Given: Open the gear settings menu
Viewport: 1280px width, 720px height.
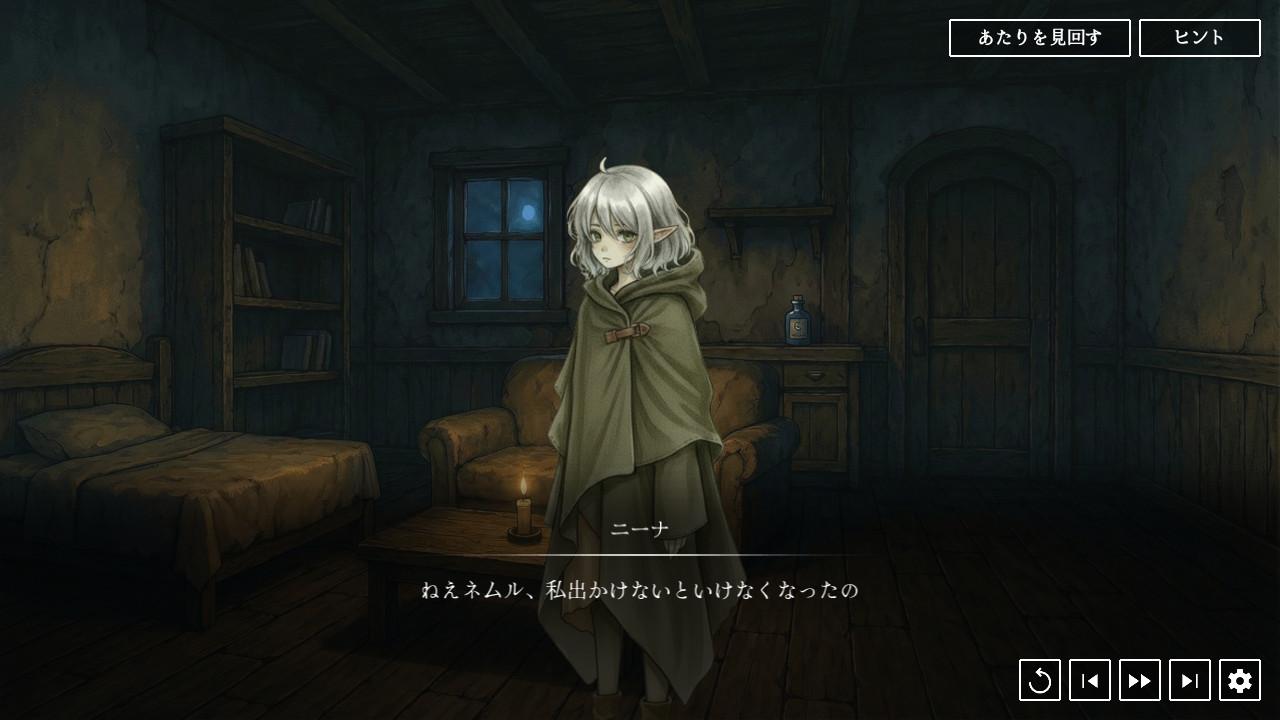Looking at the screenshot, I should point(1240,680).
